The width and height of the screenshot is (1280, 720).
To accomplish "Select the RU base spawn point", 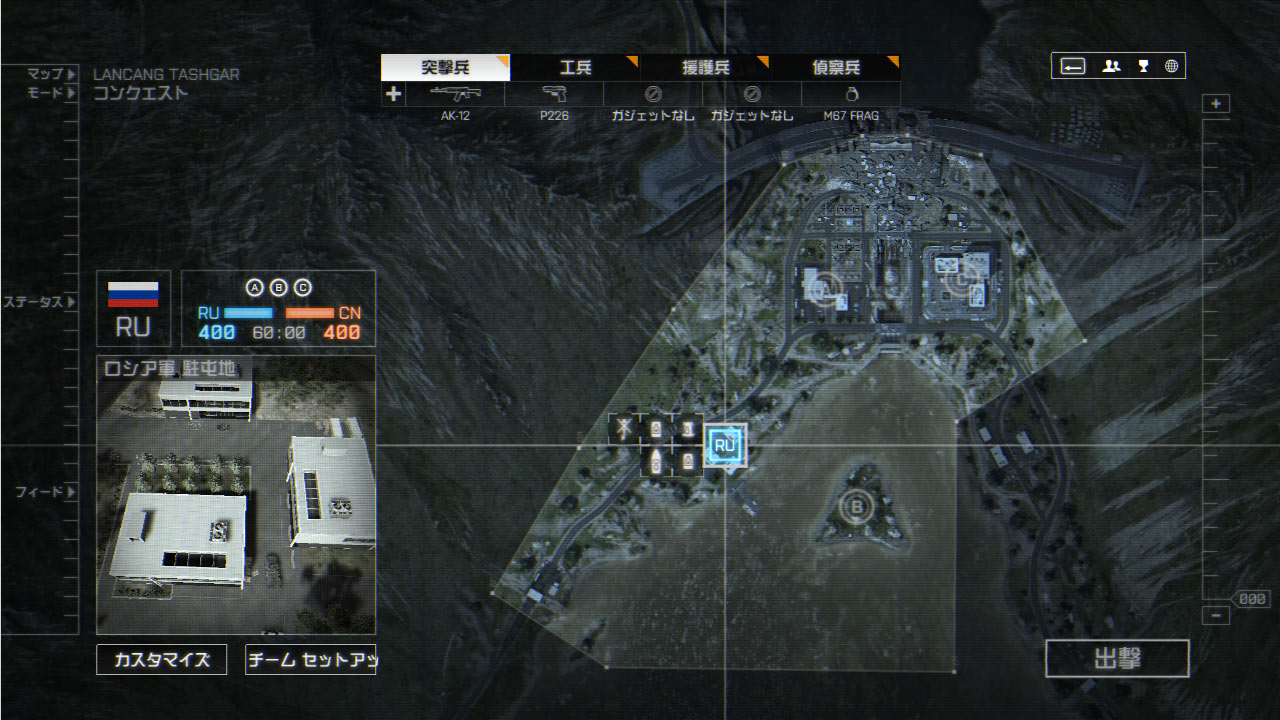I will 725,445.
